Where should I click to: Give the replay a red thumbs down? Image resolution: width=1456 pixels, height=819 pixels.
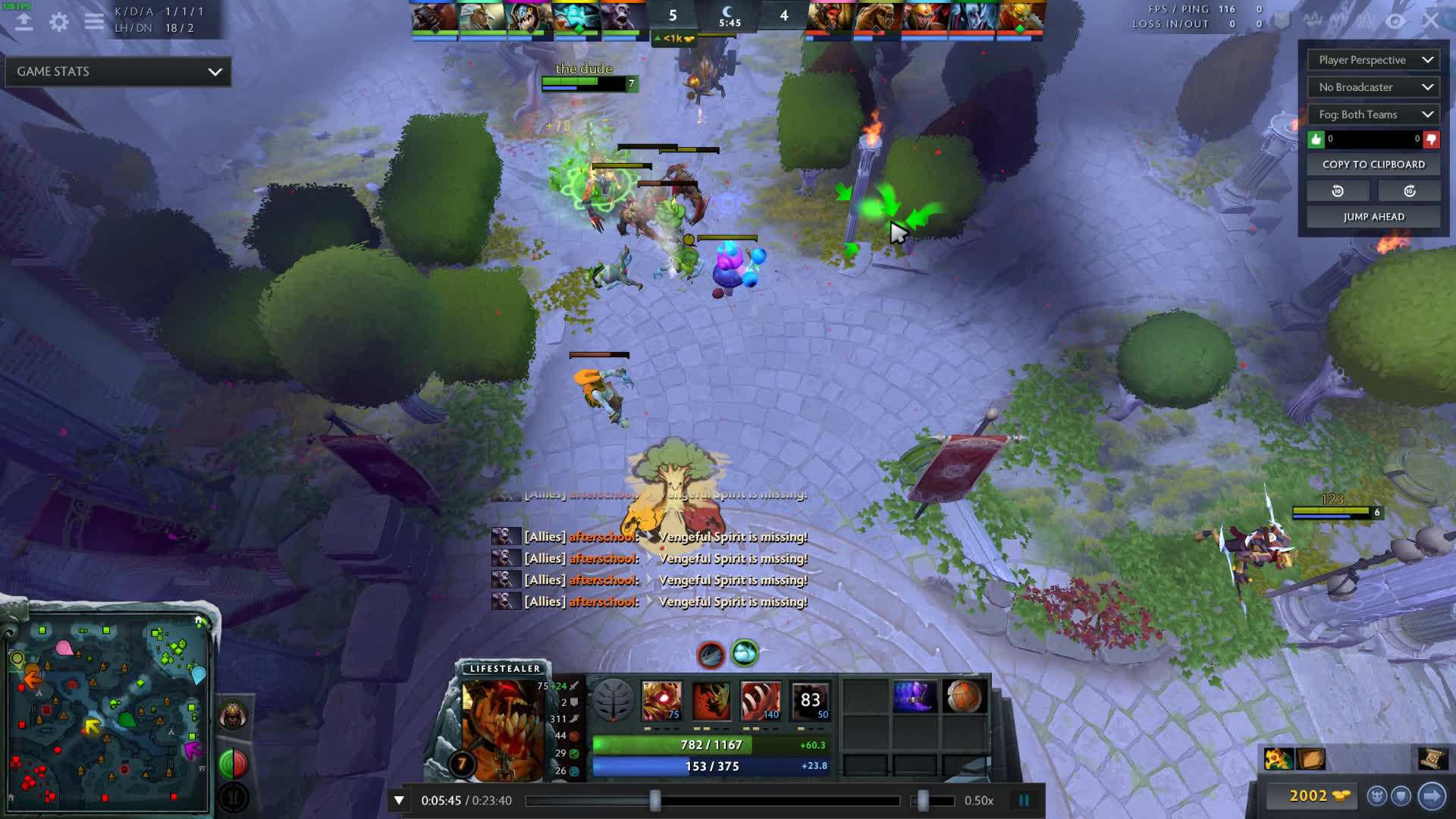[1431, 140]
